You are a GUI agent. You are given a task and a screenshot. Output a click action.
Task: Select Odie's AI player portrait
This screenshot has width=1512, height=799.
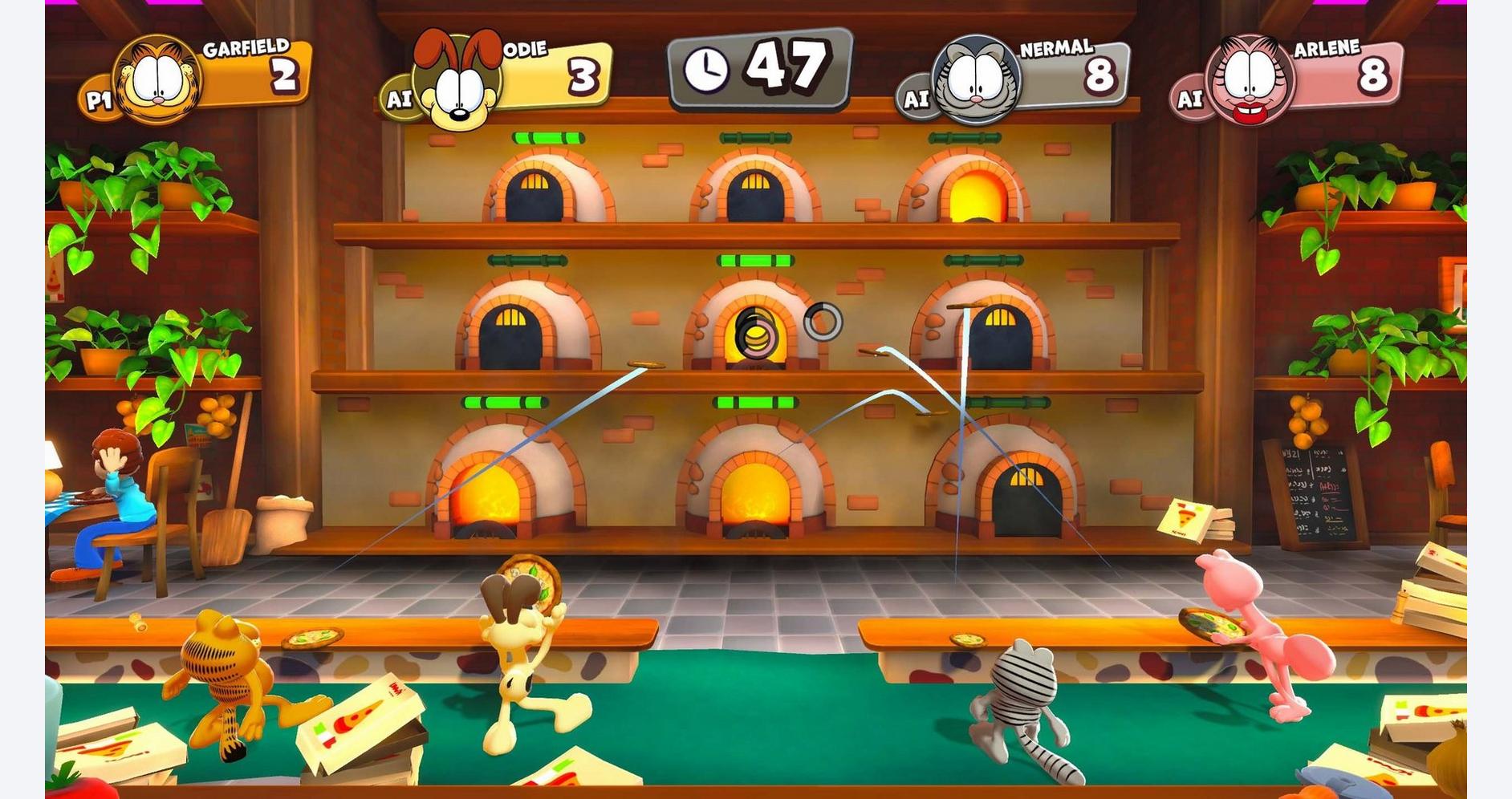click(457, 81)
